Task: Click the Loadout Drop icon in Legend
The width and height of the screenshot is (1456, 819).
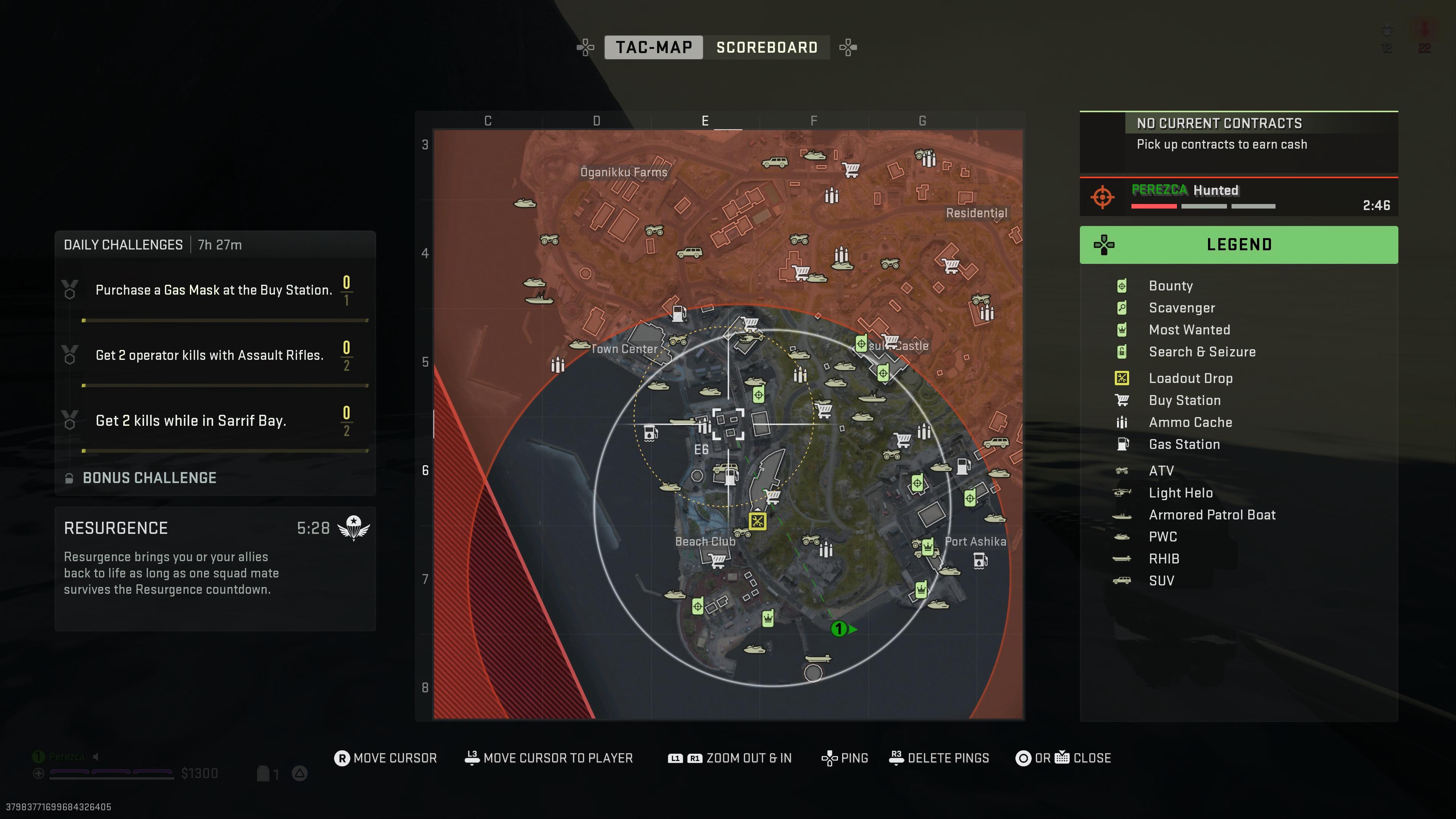Action: pos(1122,379)
